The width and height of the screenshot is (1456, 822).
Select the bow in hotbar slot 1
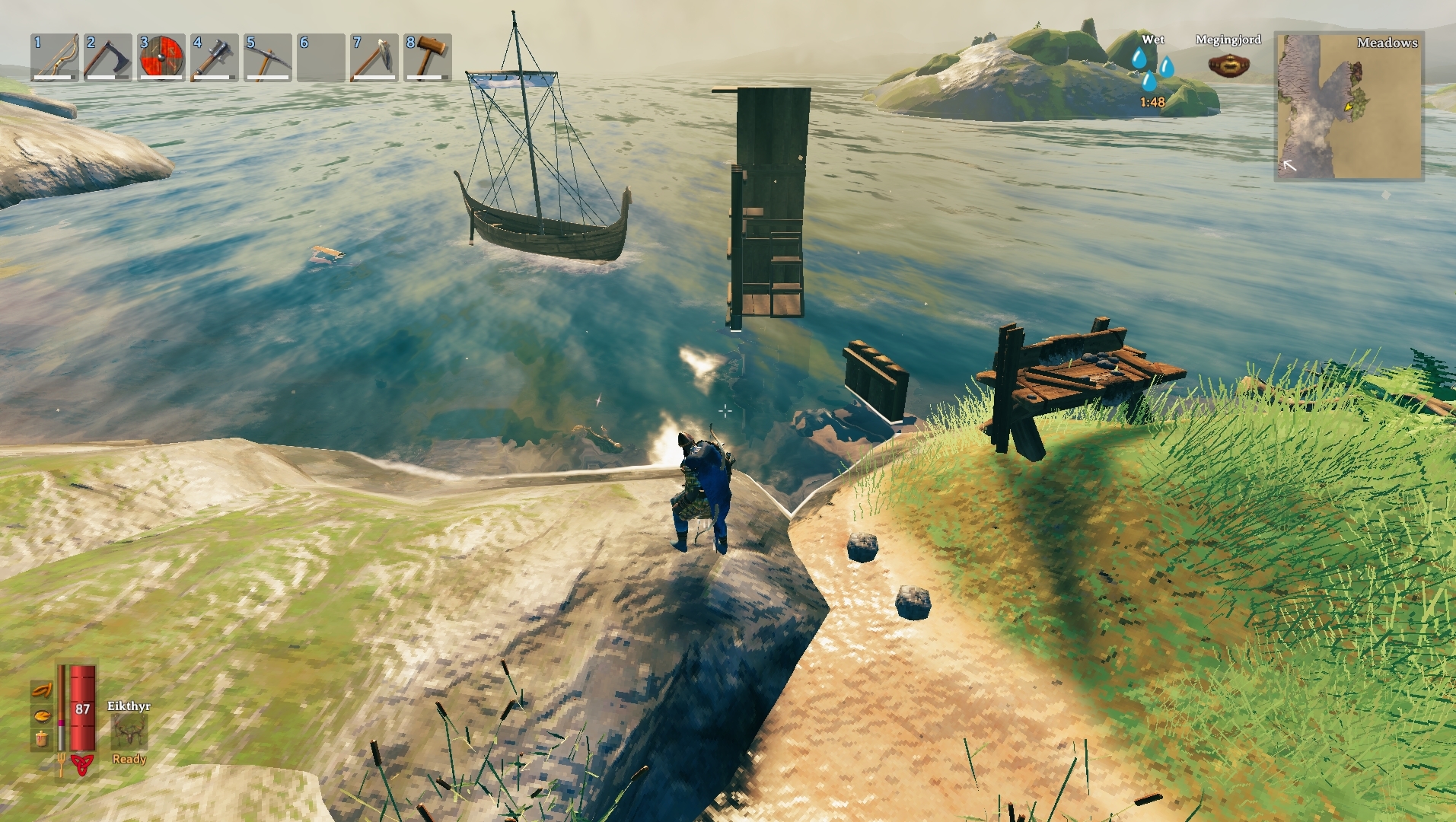55,57
